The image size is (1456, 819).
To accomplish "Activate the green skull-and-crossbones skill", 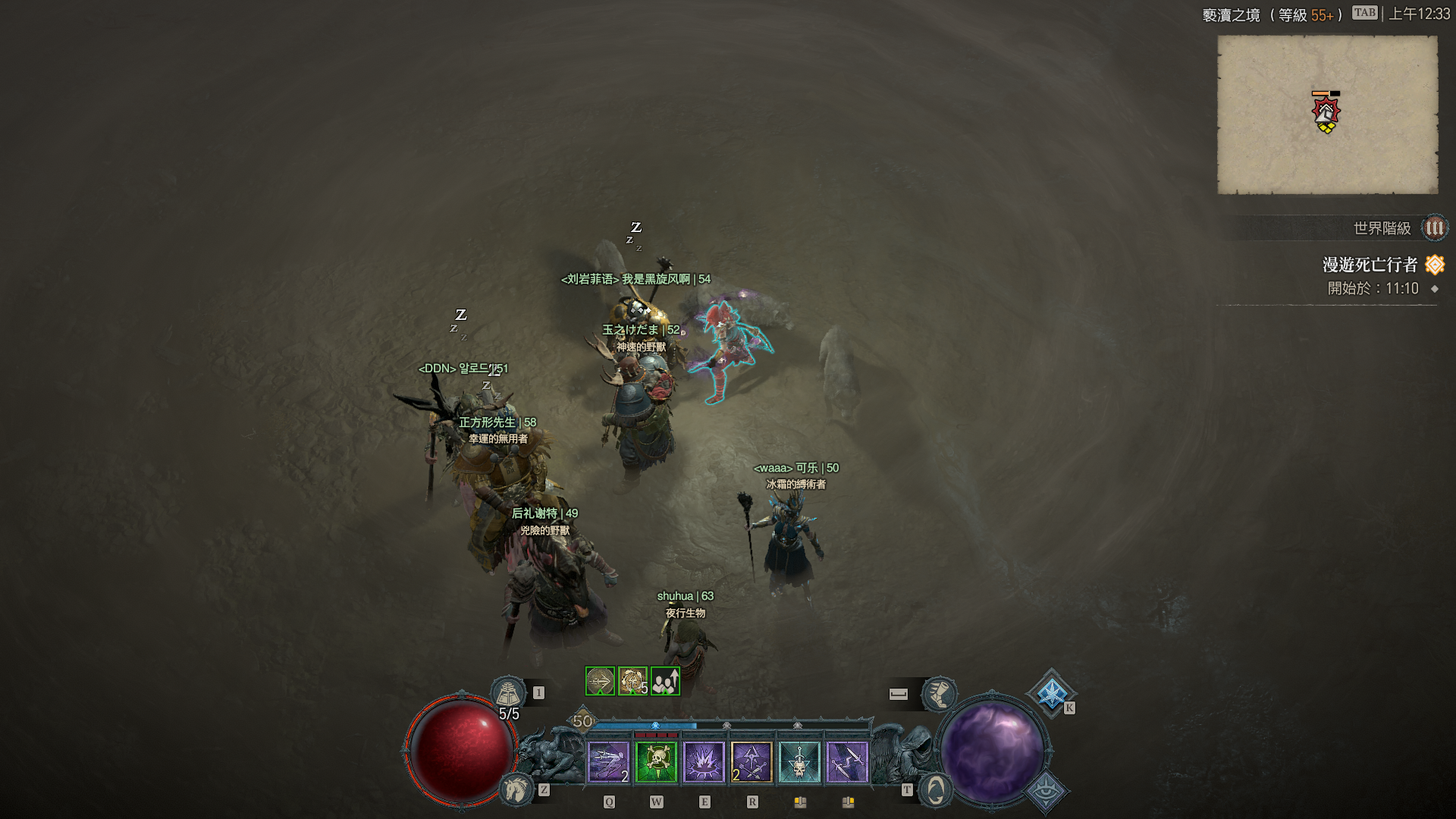I will point(657,761).
